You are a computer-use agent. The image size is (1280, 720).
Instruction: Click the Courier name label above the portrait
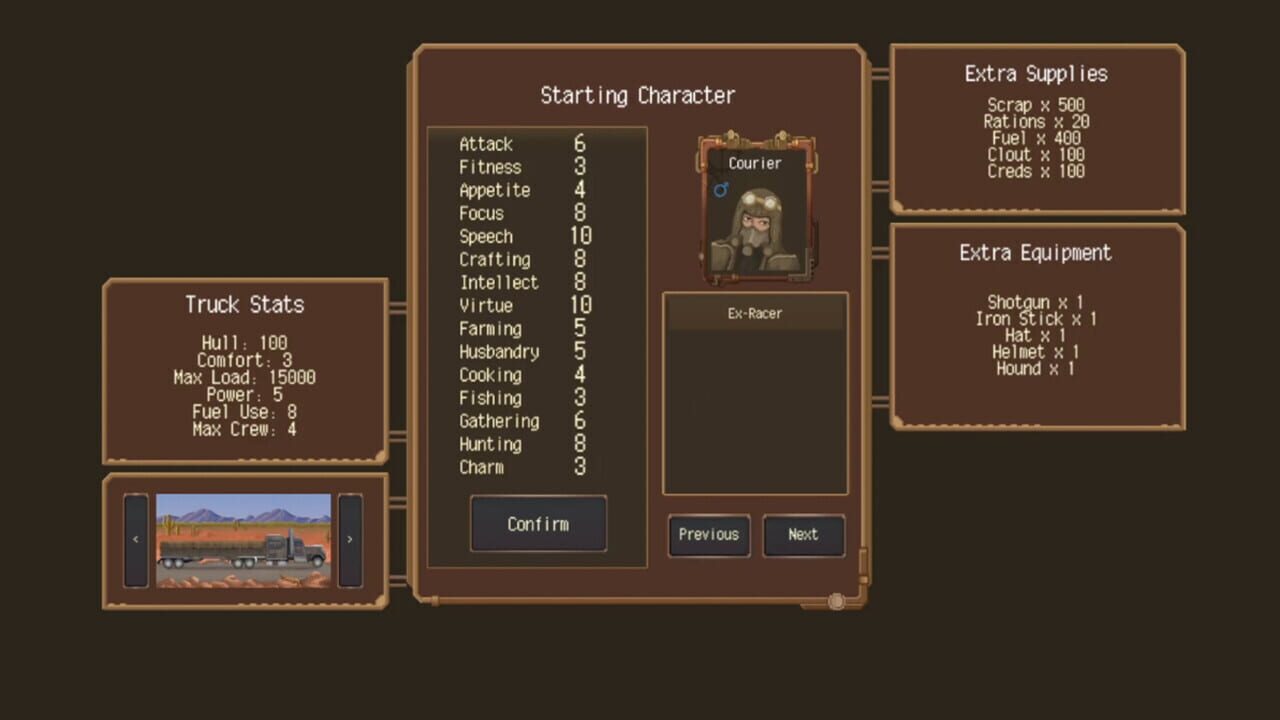[x=755, y=163]
